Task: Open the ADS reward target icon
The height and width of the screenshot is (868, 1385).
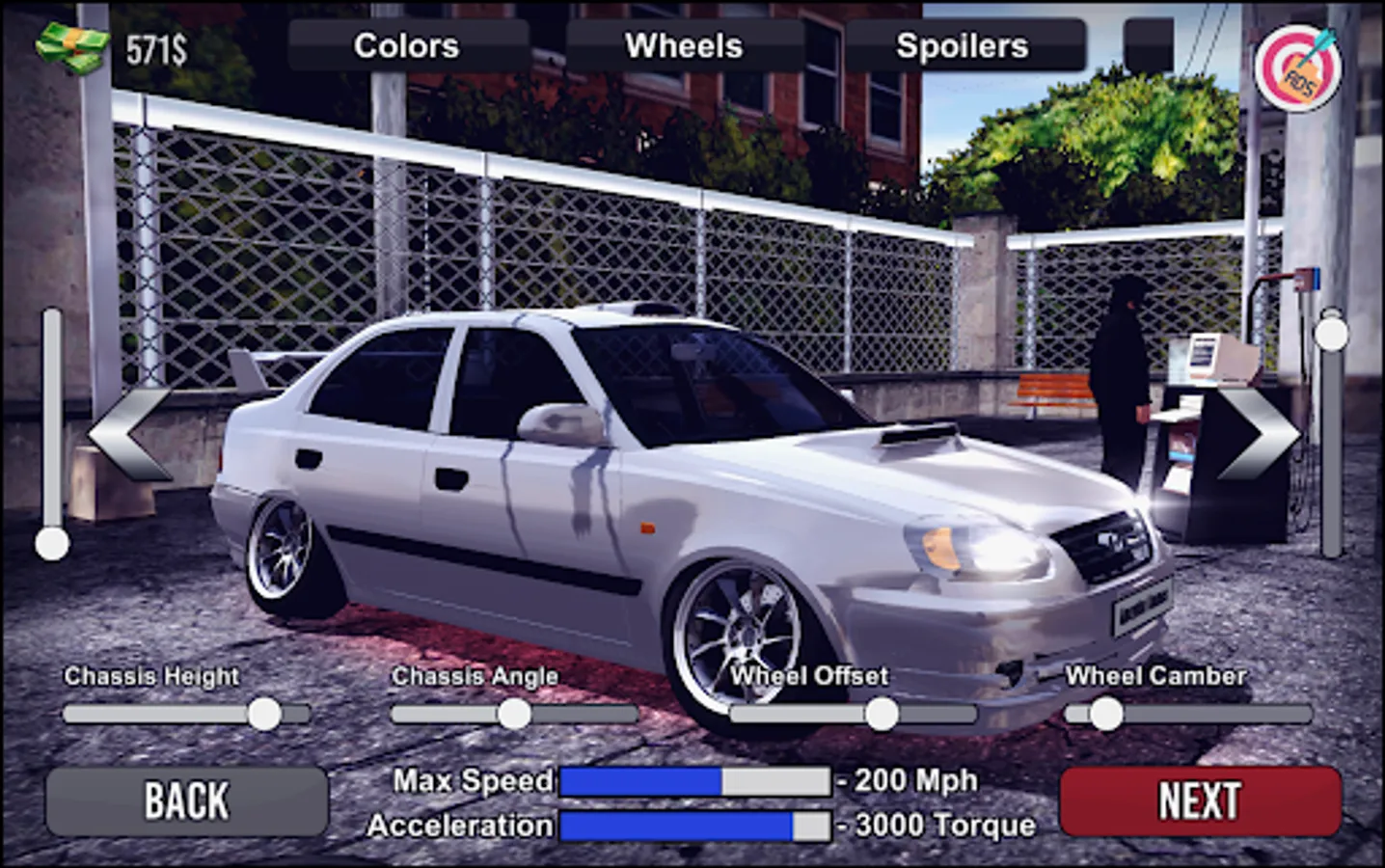Action: point(1299,68)
